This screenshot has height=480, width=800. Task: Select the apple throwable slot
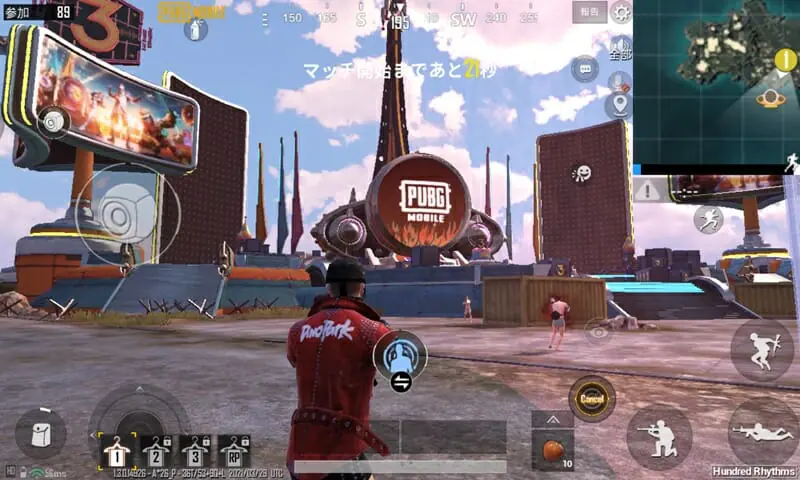(552, 449)
